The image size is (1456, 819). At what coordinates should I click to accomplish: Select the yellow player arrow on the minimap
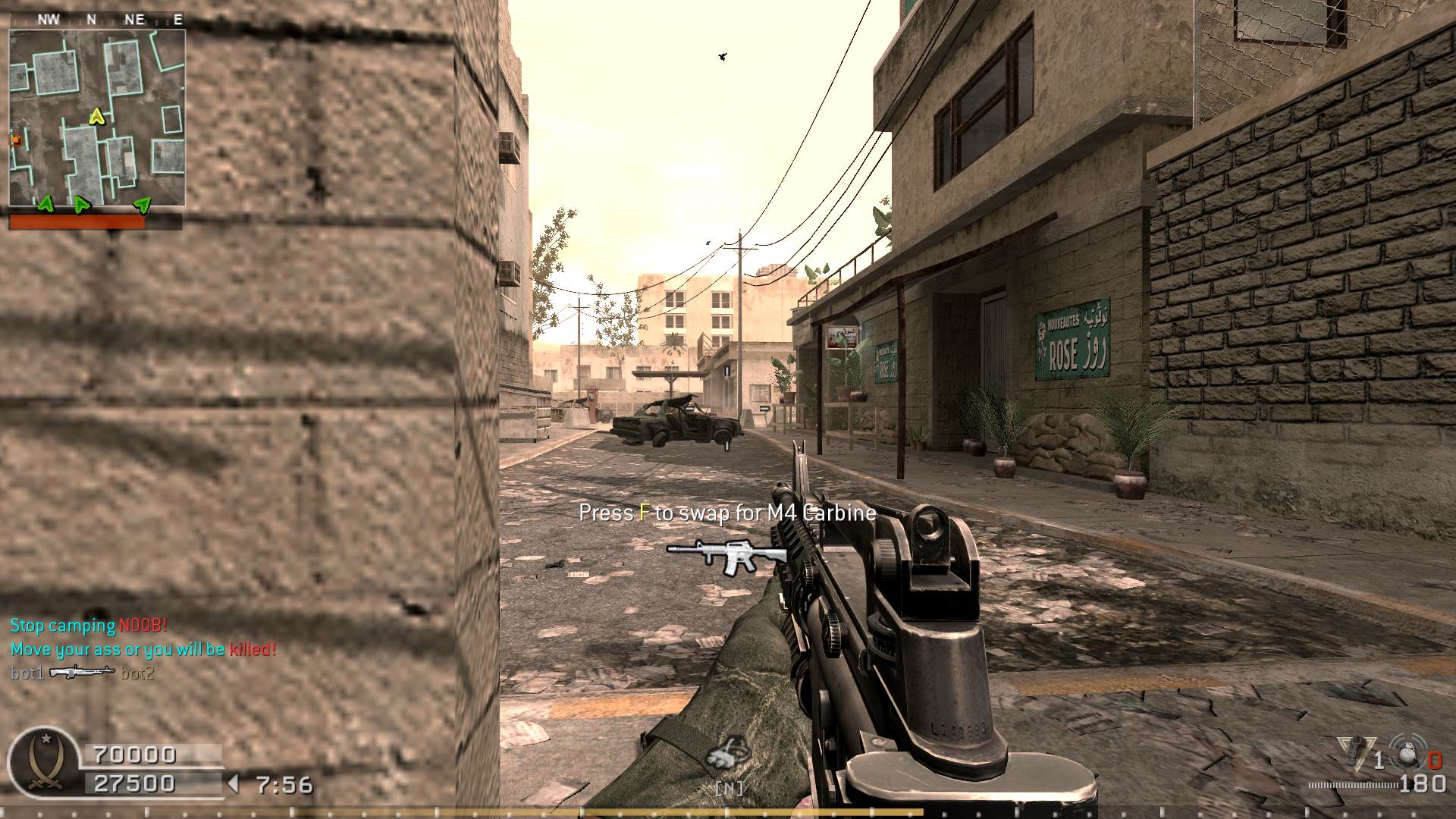pyautogui.click(x=96, y=116)
